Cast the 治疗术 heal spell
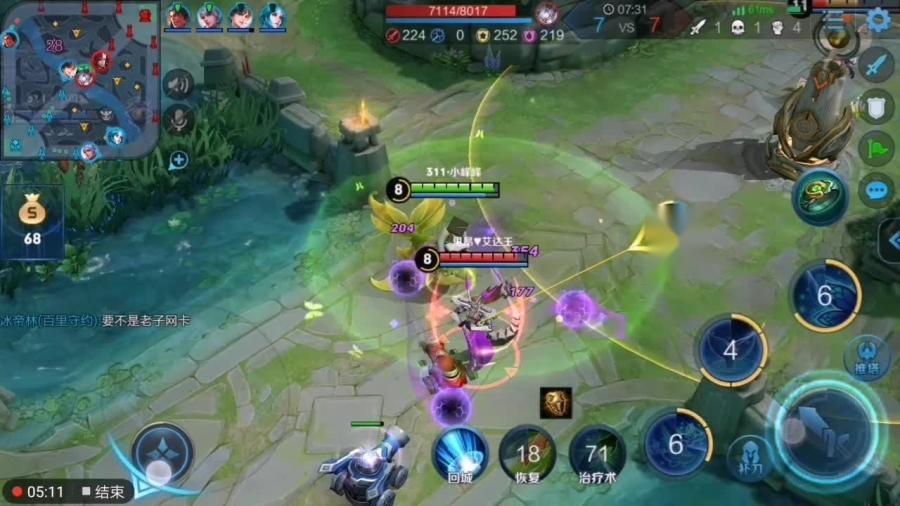The height and width of the screenshot is (506, 900). 597,455
